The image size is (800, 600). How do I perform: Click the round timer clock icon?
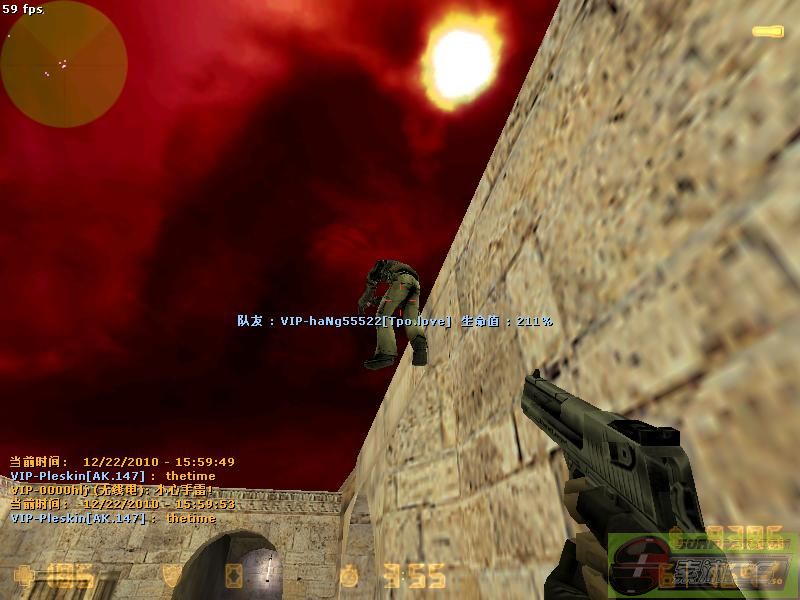[x=348, y=577]
